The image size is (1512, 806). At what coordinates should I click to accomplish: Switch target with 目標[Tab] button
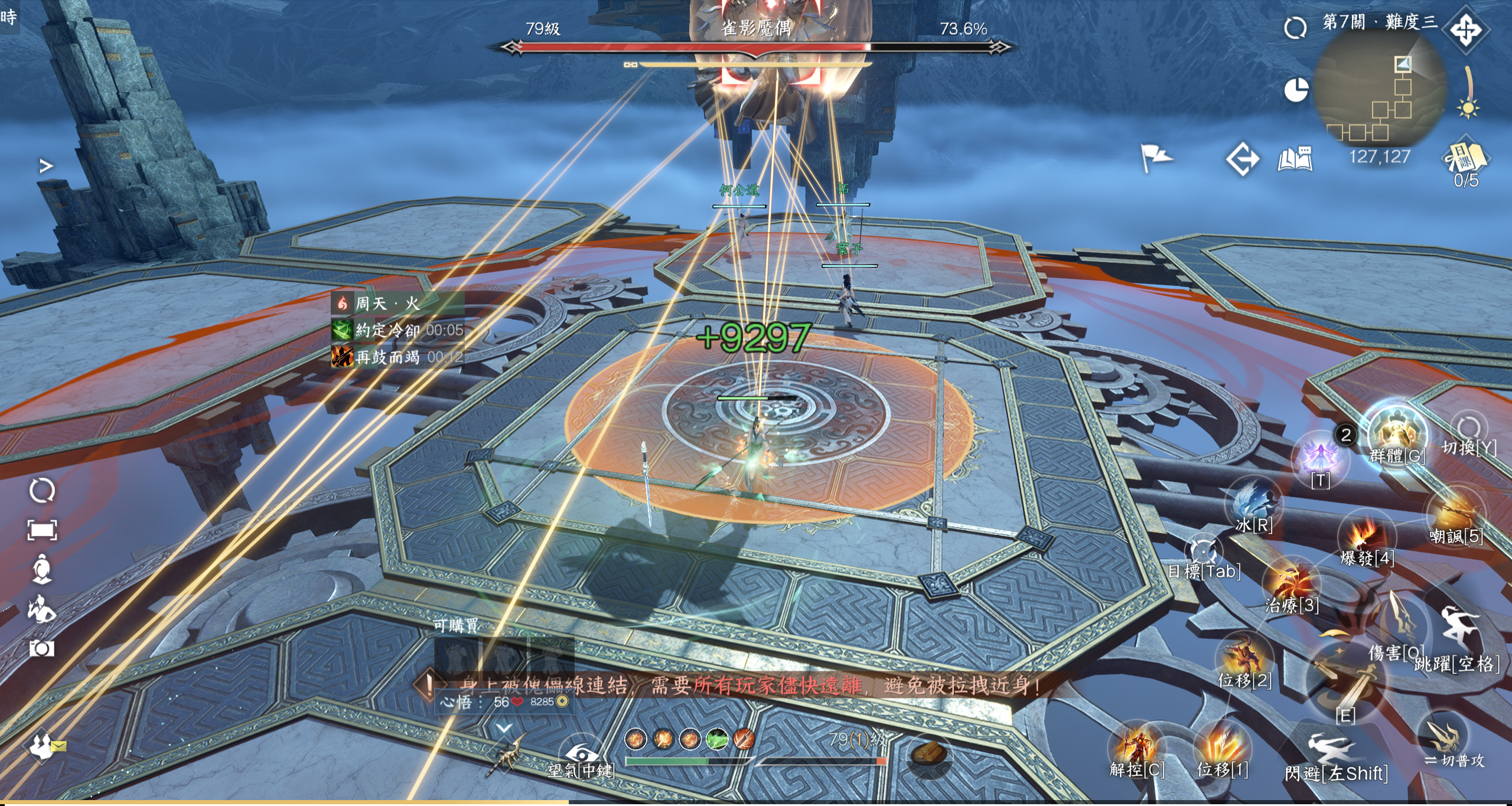(x=1203, y=552)
